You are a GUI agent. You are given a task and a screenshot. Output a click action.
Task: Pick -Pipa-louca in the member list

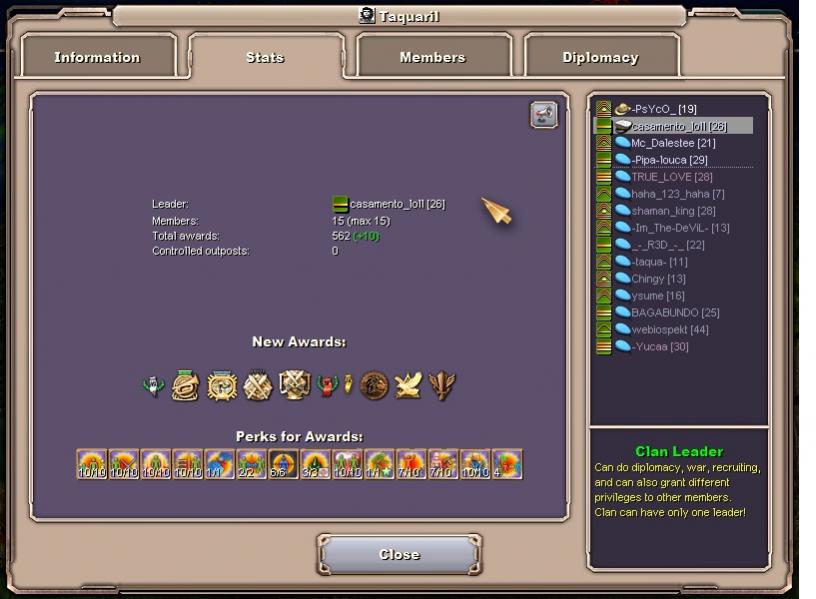[669, 160]
